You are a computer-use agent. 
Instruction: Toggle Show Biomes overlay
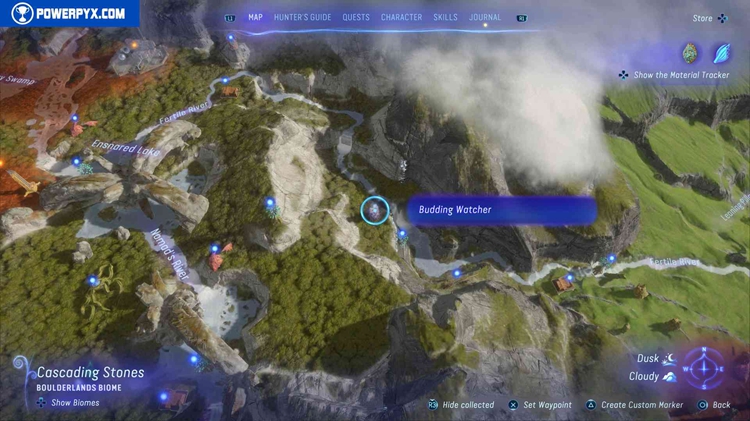coord(69,403)
